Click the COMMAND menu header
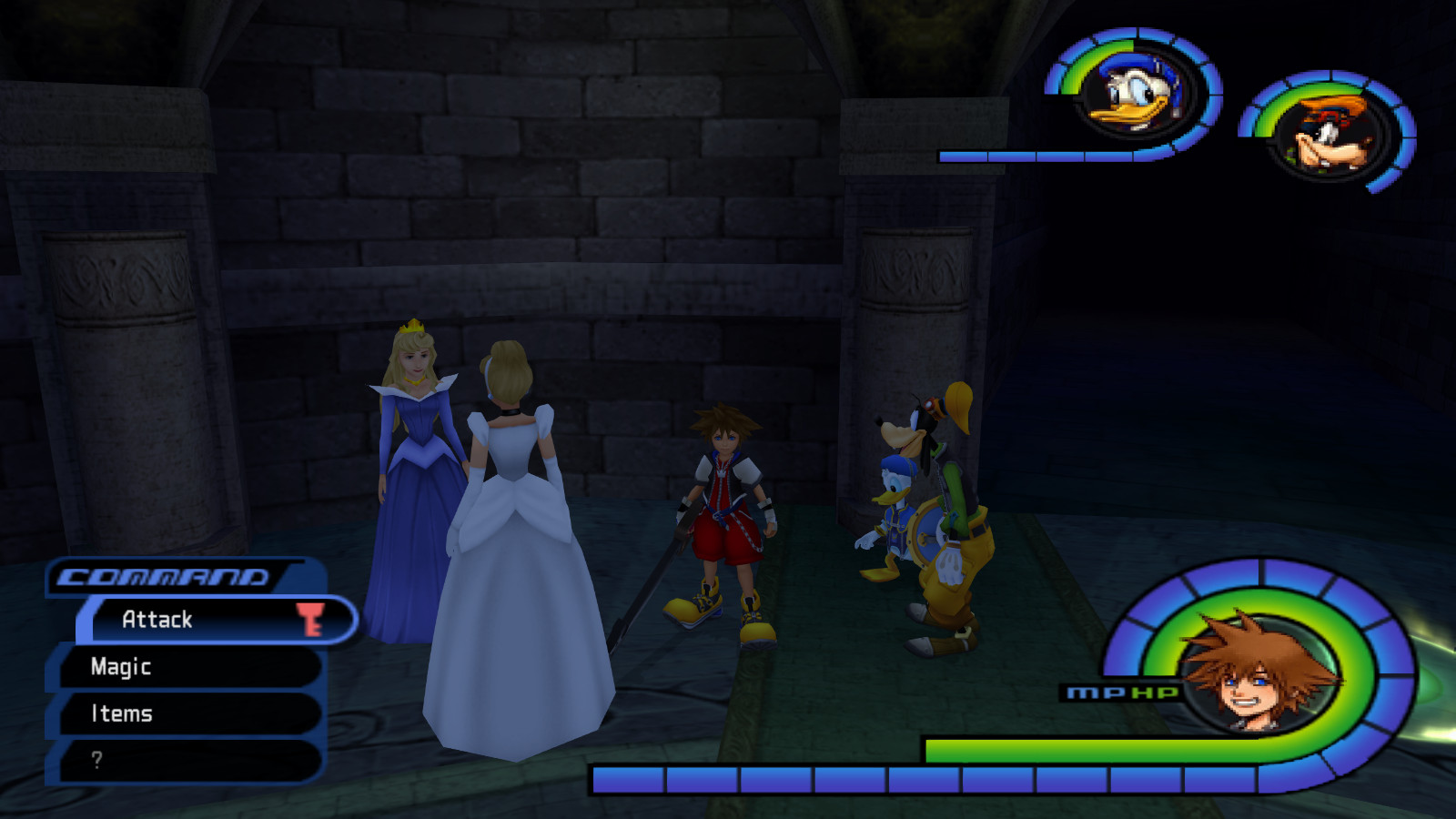 (164, 574)
